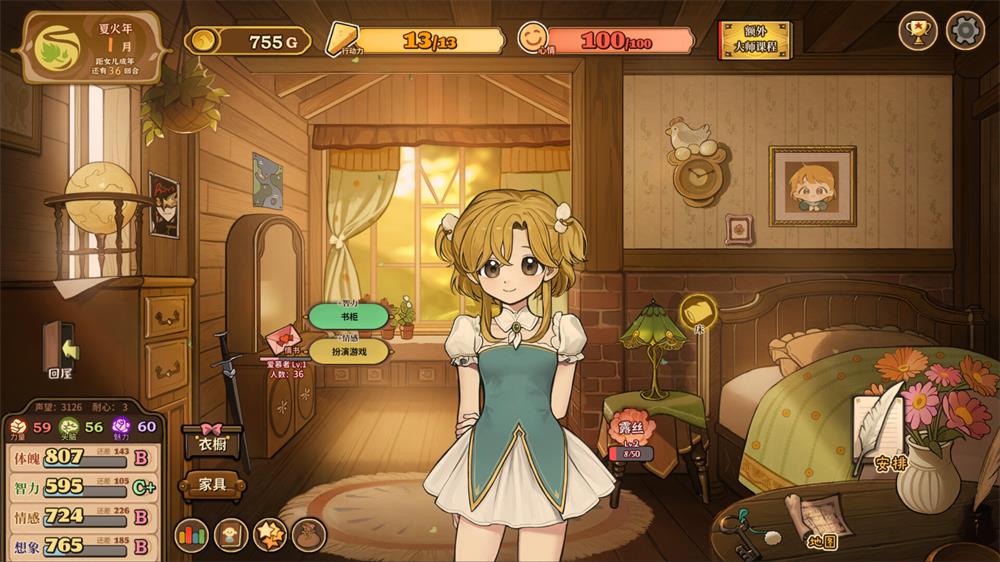Show the bar chart statistics panel
This screenshot has height=562, width=1000.
[x=192, y=535]
